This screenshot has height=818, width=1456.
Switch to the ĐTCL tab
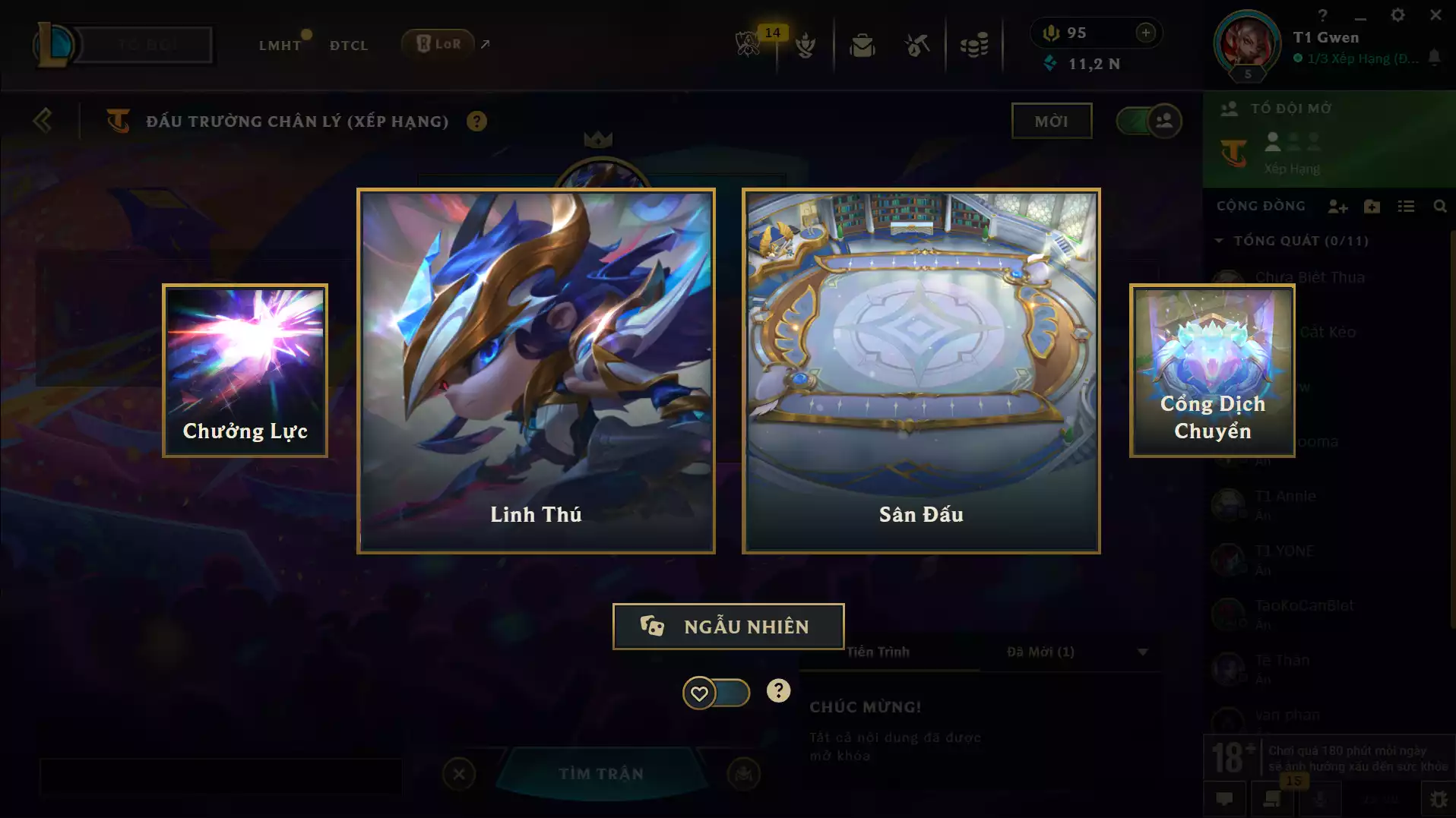pos(348,46)
